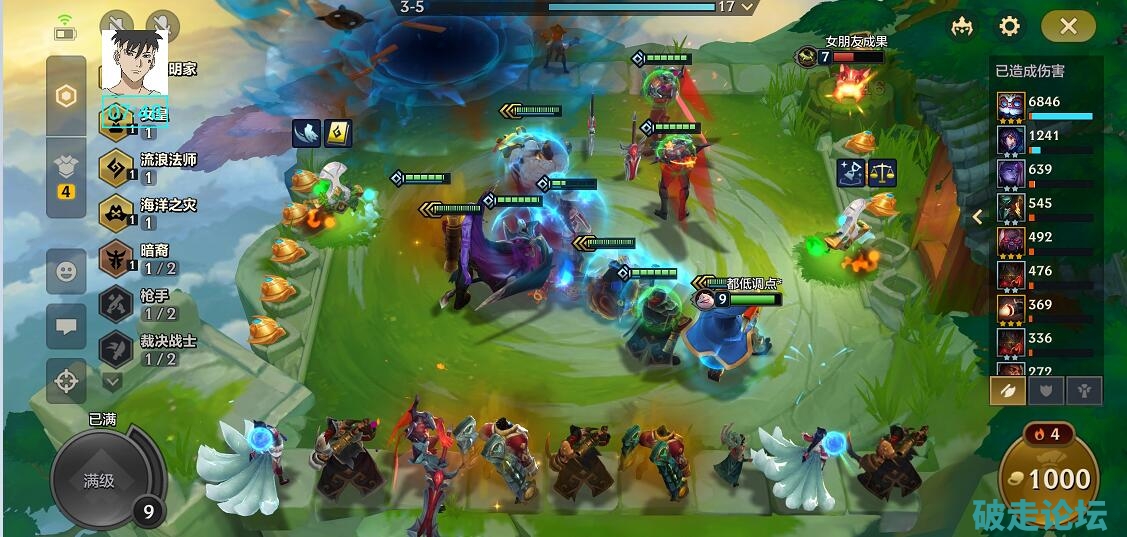Open the crown helmet icon menu
The image size is (1127, 537).
pos(963,26)
